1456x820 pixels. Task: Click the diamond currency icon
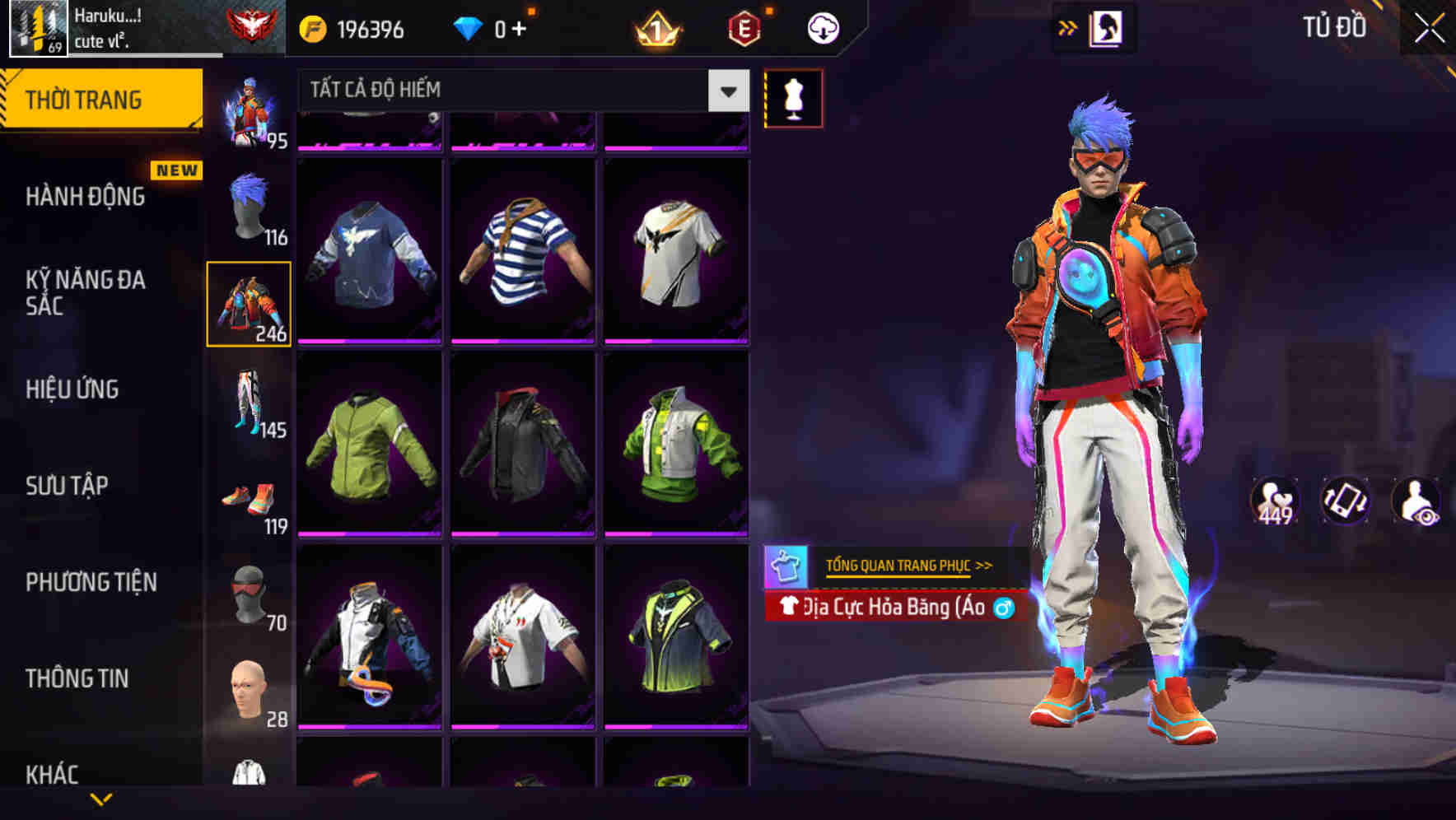pyautogui.click(x=469, y=26)
